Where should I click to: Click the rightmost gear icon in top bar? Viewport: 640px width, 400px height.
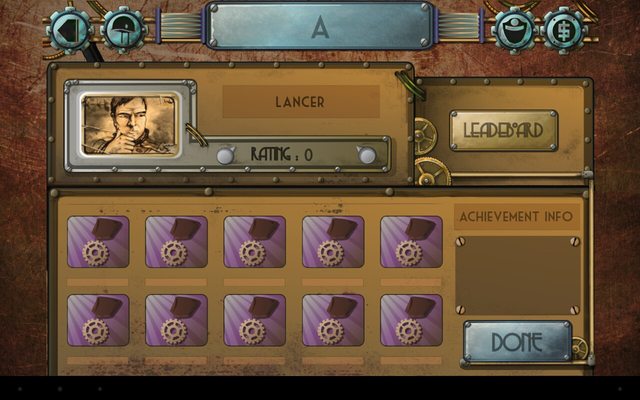pyautogui.click(x=564, y=28)
